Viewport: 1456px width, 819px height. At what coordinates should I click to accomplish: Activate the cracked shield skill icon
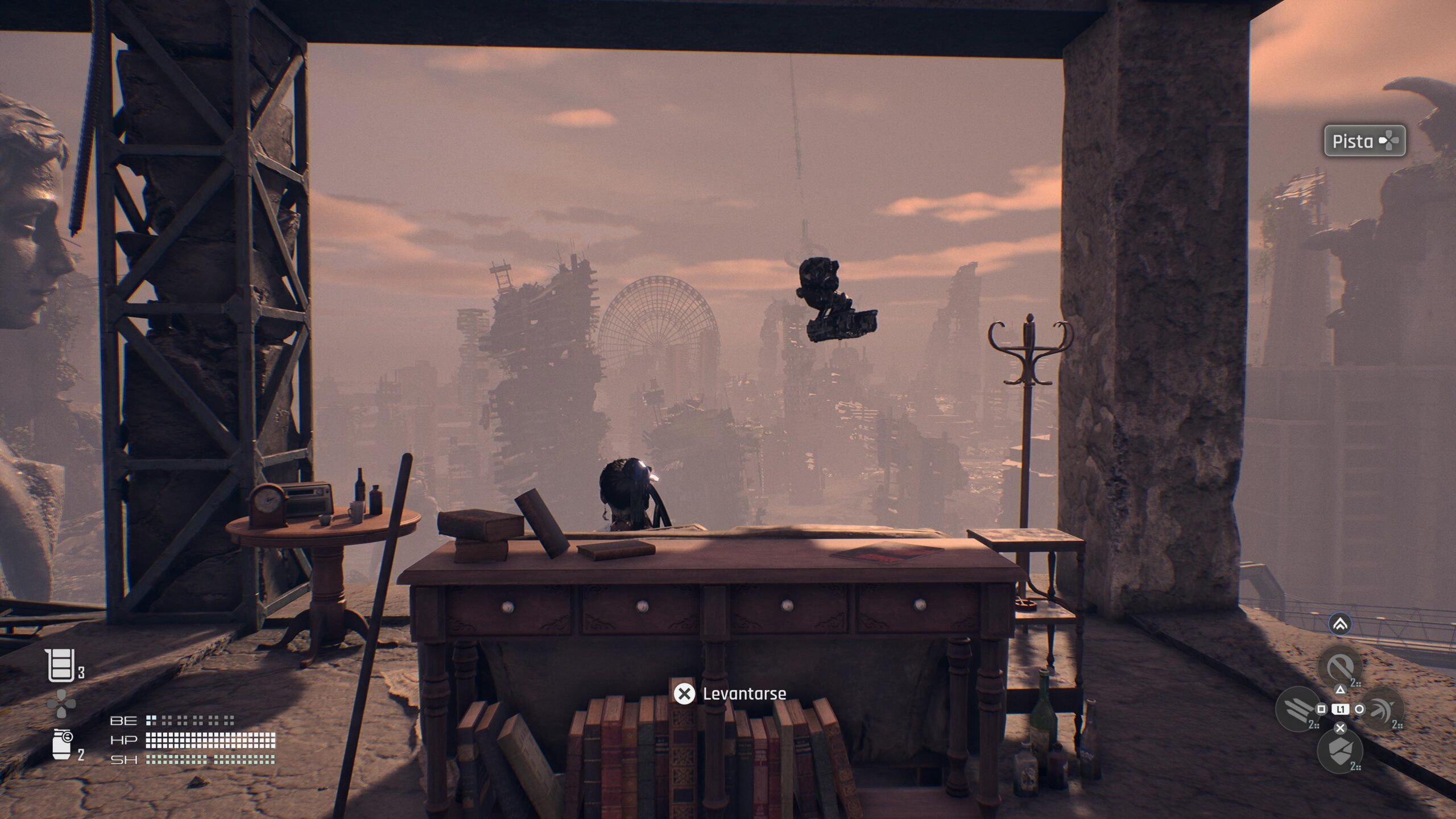[x=1339, y=750]
